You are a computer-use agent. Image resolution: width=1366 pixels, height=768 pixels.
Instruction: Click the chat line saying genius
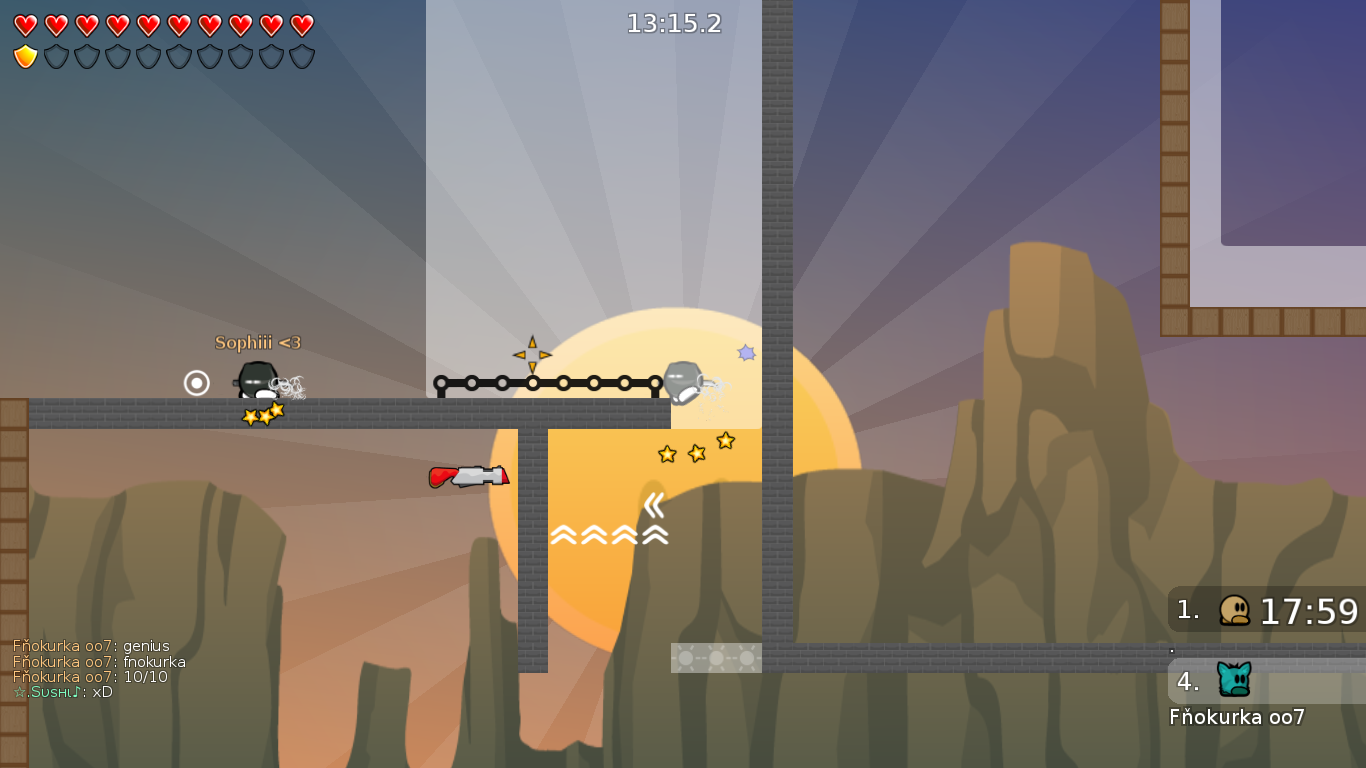point(90,646)
